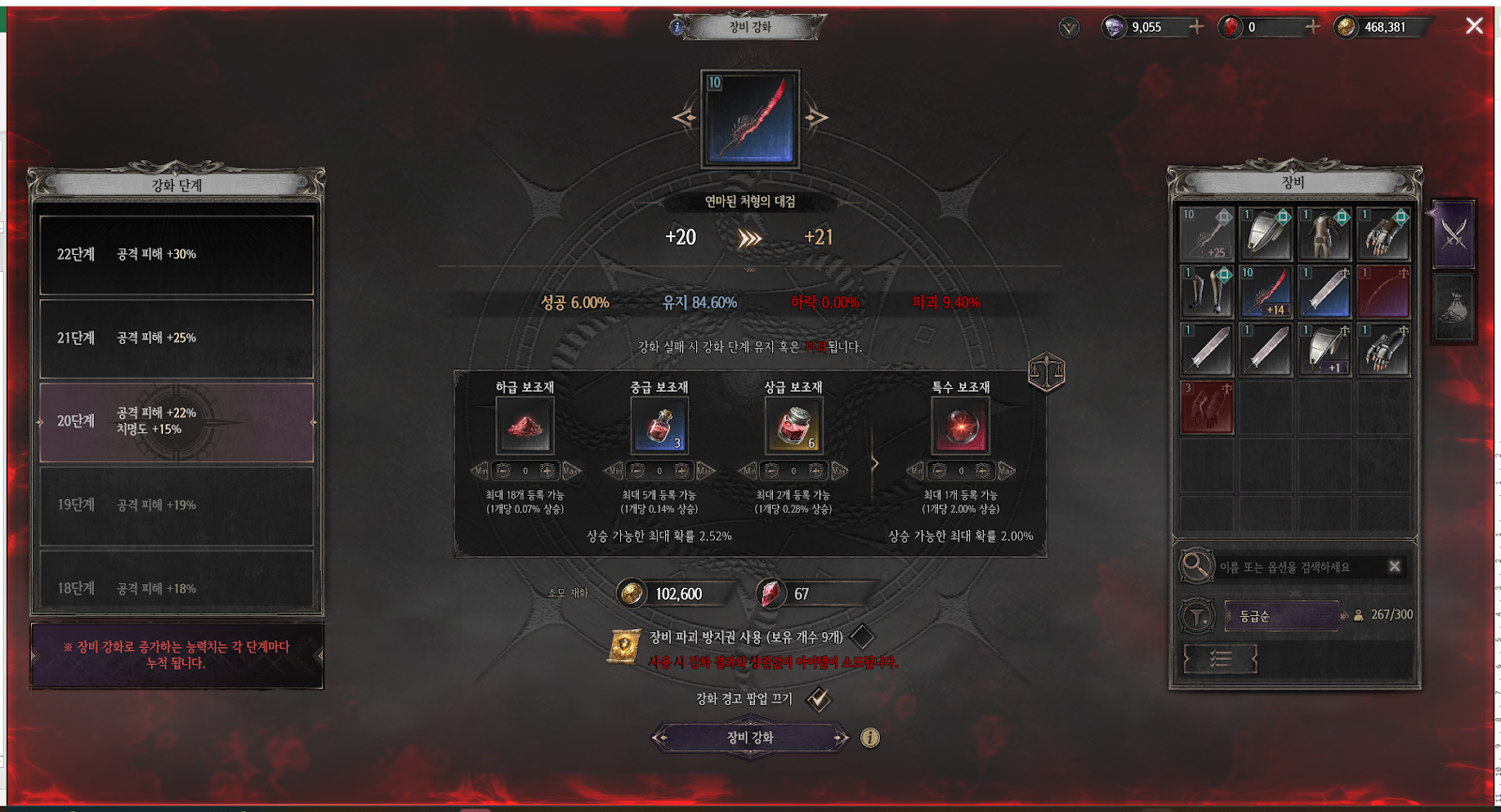The image size is (1501, 812).
Task: Close the equipment enhancement screen
Action: [x=1474, y=26]
